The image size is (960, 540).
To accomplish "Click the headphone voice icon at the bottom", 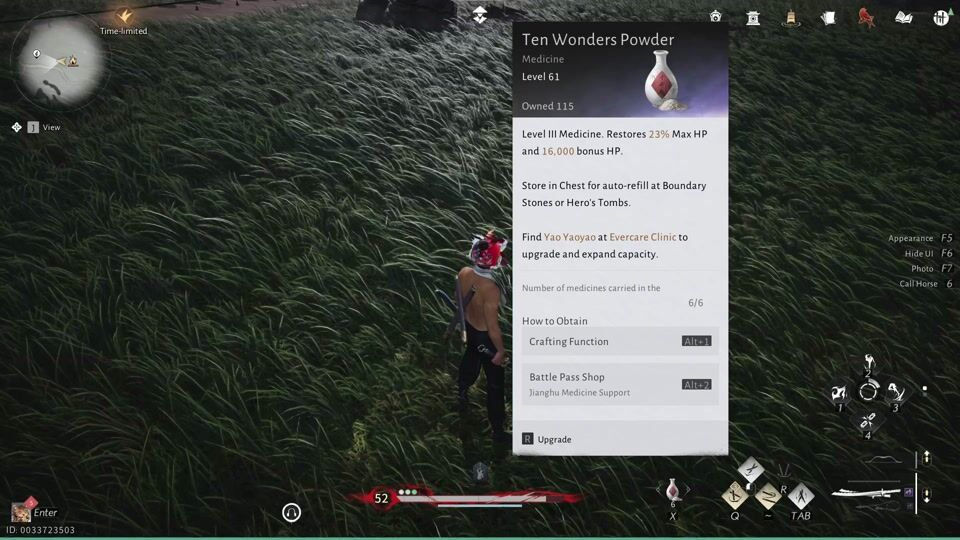I will [292, 512].
